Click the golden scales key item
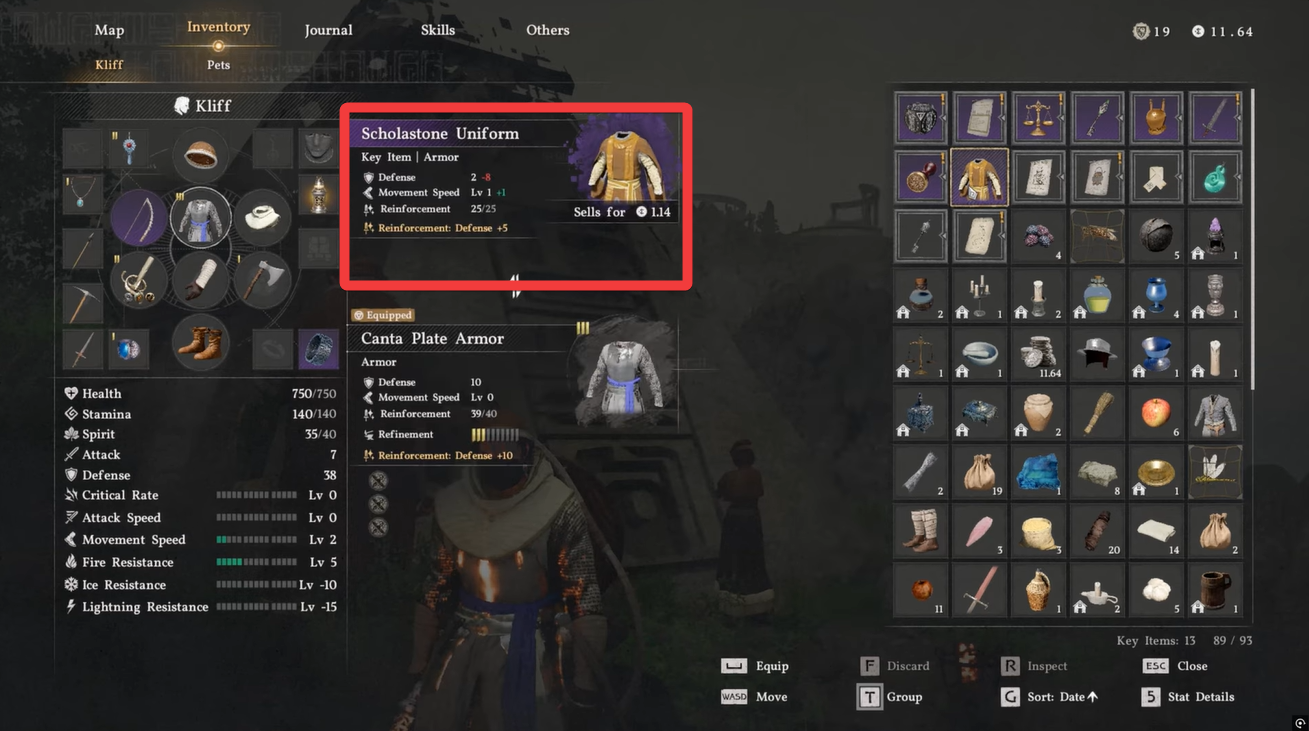 click(1038, 118)
